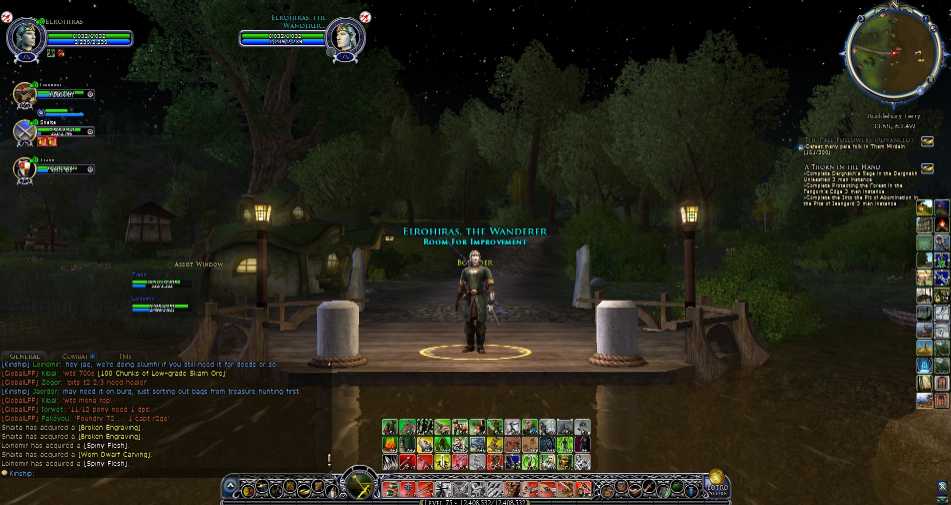Click the target portrait of Elrohiras the Wanderer
Viewport: 951px width, 505px height.
pos(345,38)
